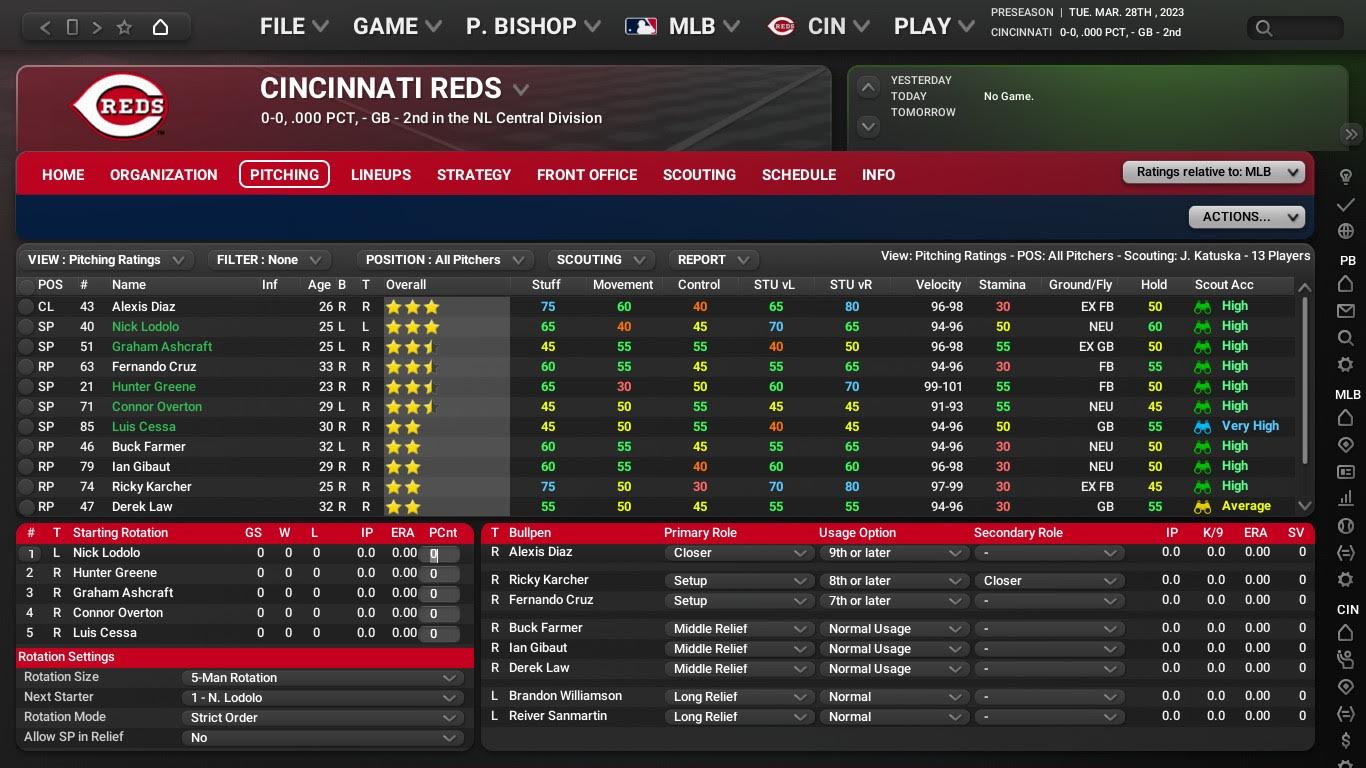Click the binoculars scout icon beside Alexis Diaz
This screenshot has width=1366, height=768.
(1201, 306)
